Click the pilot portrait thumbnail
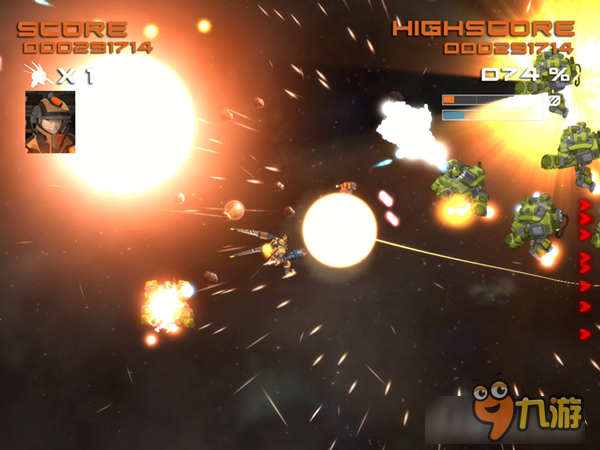 coord(50,122)
